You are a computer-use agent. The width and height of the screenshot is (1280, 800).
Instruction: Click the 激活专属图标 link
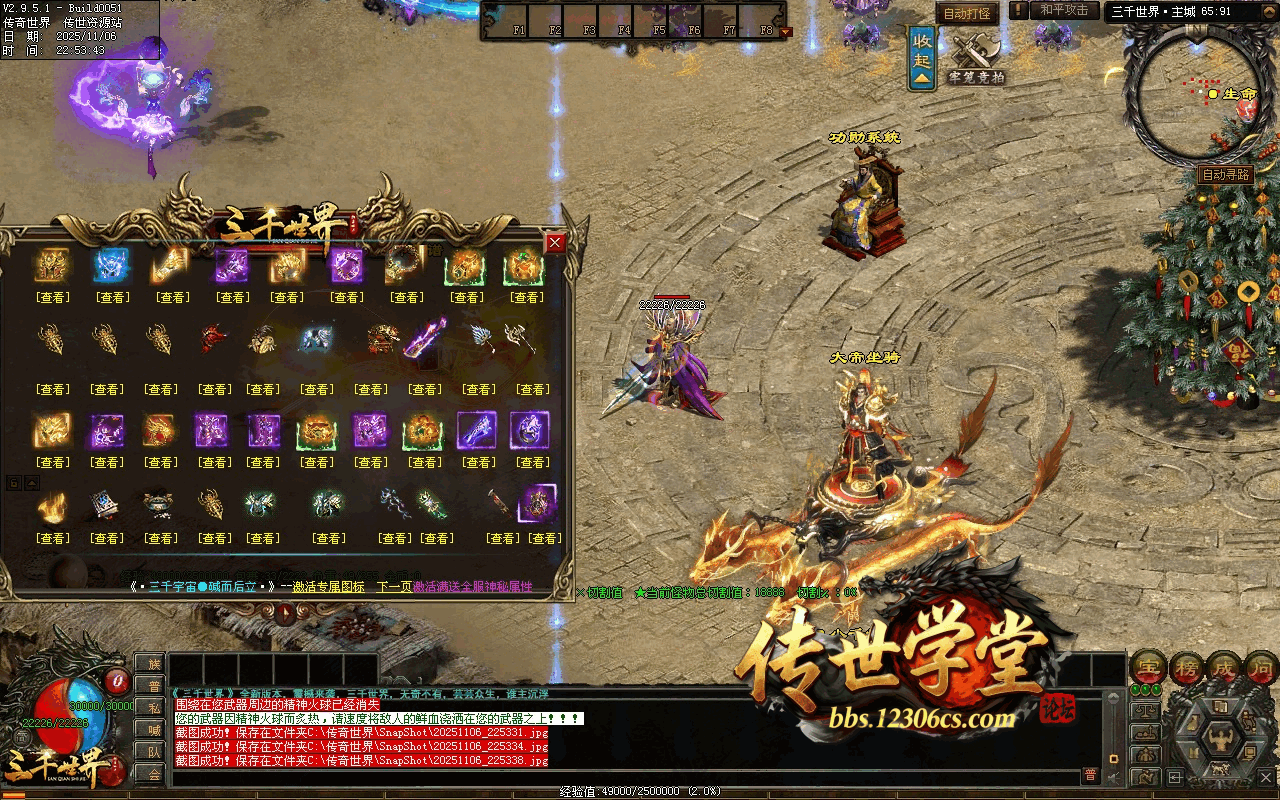[x=328, y=587]
